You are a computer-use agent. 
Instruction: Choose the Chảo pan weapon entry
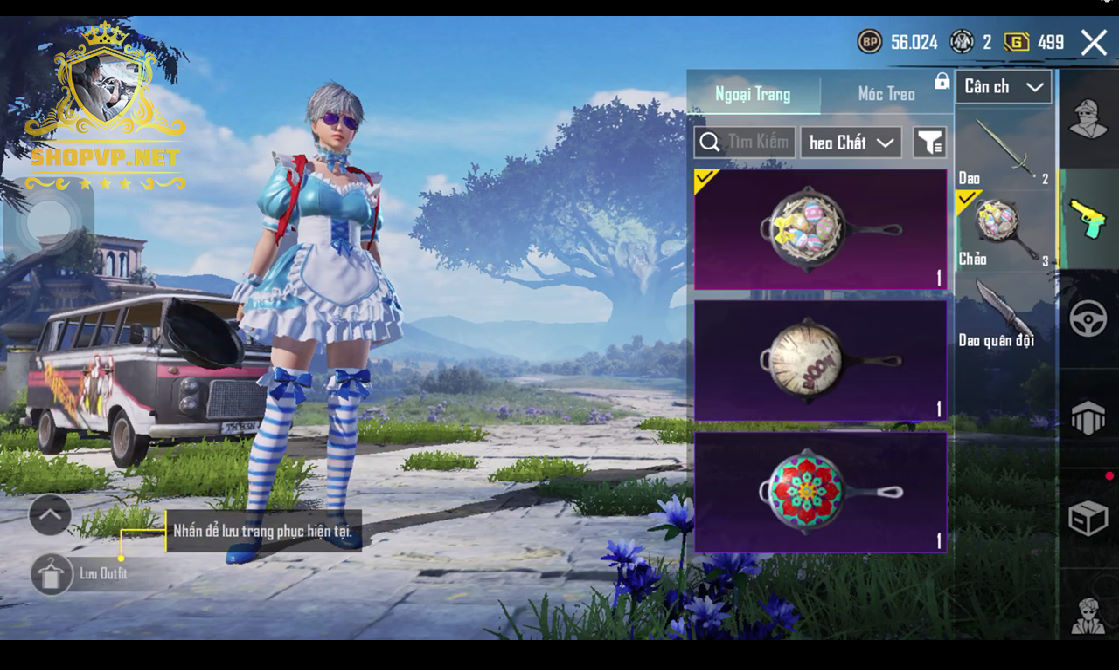pos(1004,232)
